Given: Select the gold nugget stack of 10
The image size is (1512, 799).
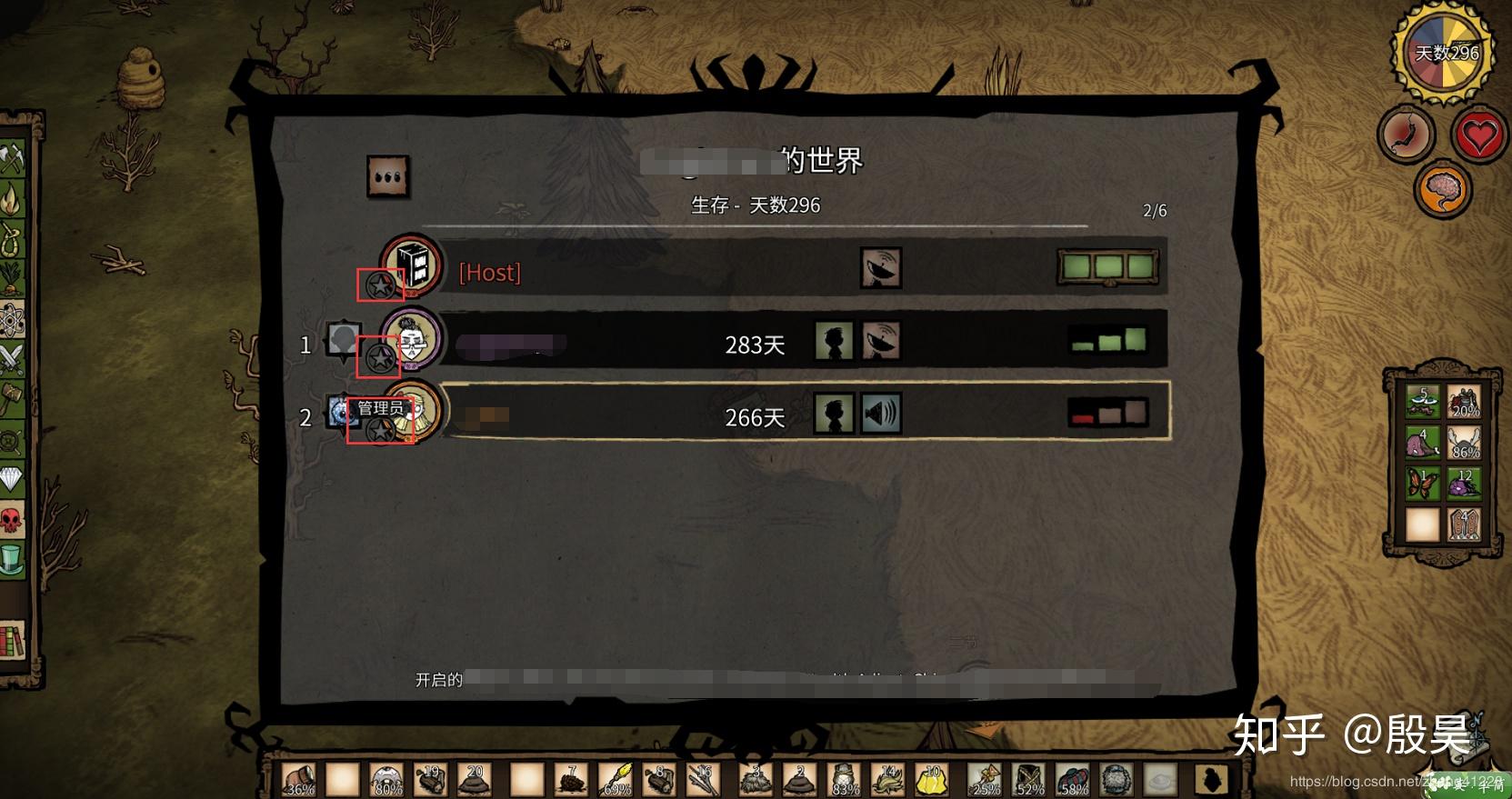Looking at the screenshot, I should pyautogui.click(x=932, y=779).
